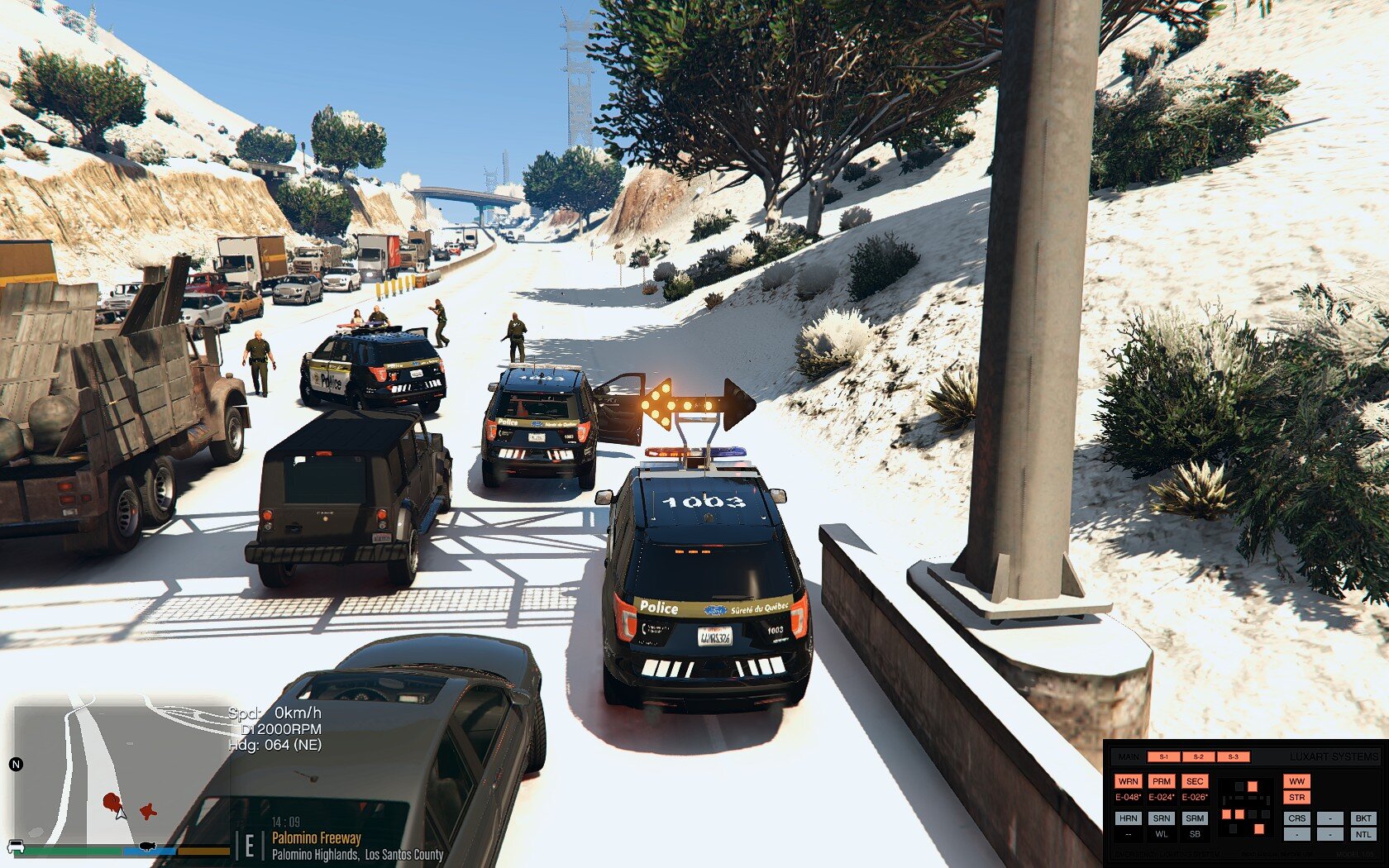1389x868 pixels.
Task: Click the blimp icon on the minimap
Action: (x=147, y=846)
